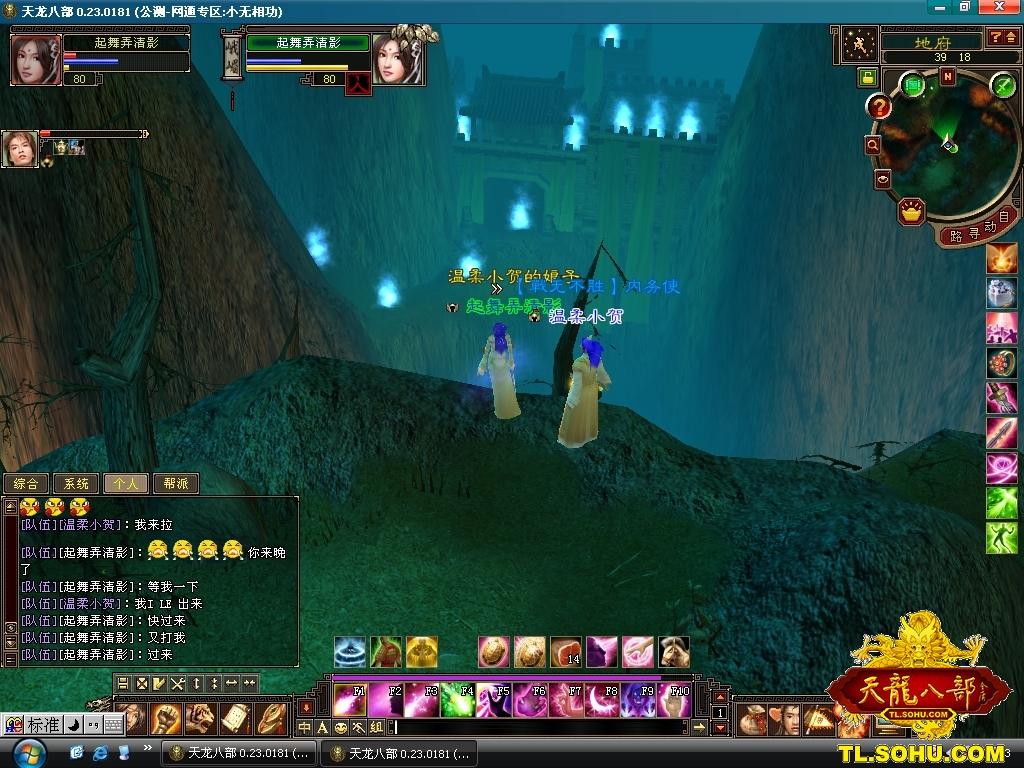Activate the green running figure skill icon
1024x768 pixels.
(1002, 537)
